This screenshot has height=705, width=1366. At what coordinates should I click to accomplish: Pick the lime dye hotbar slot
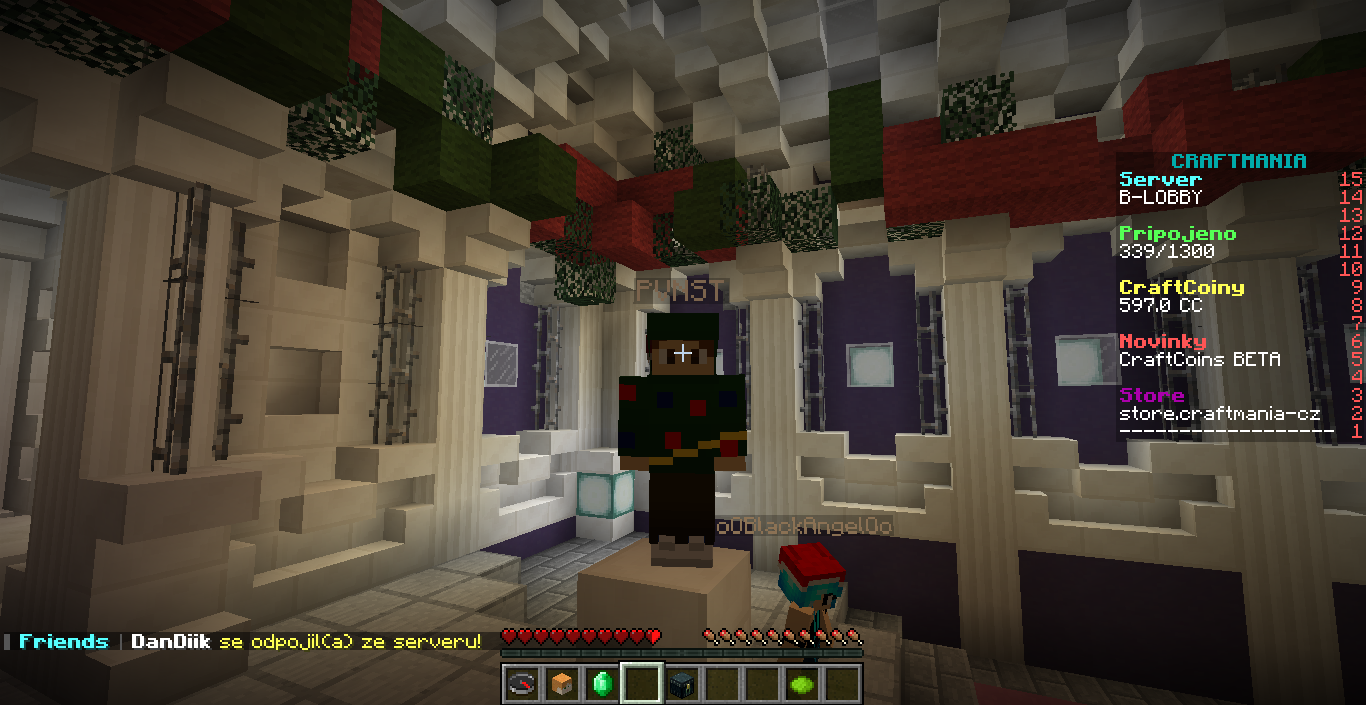pyautogui.click(x=801, y=684)
